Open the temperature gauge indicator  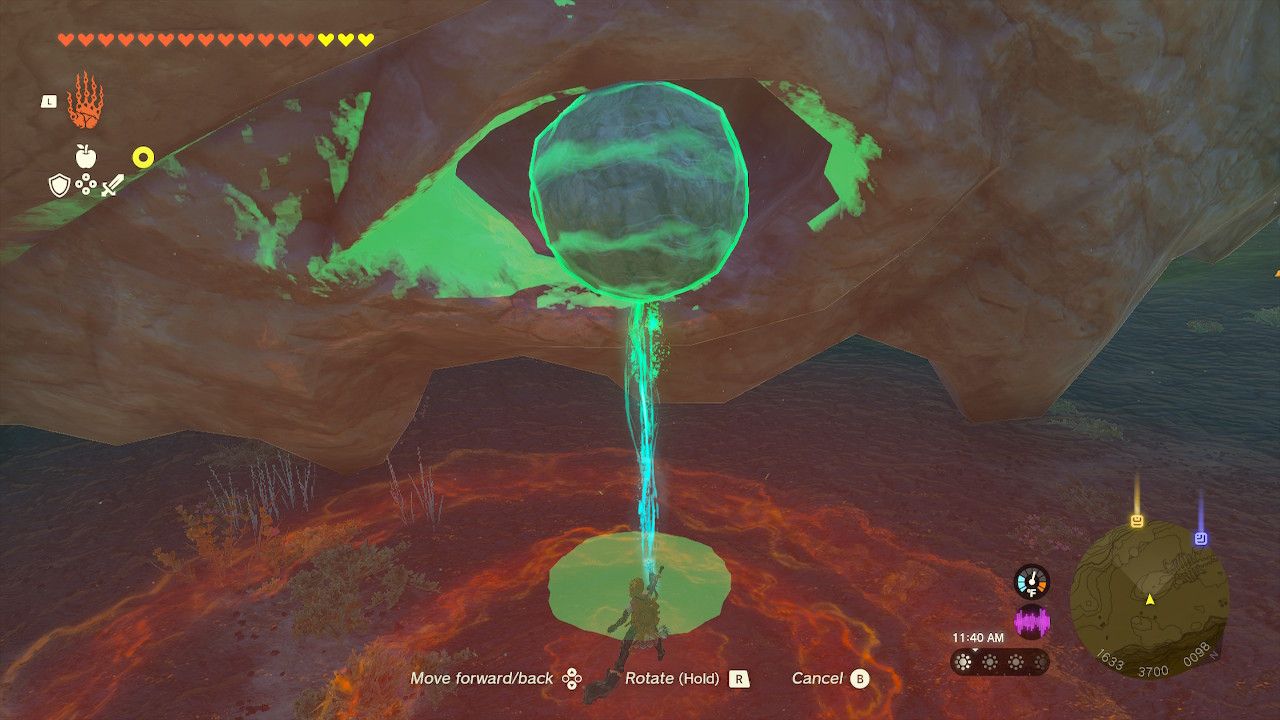1033,580
